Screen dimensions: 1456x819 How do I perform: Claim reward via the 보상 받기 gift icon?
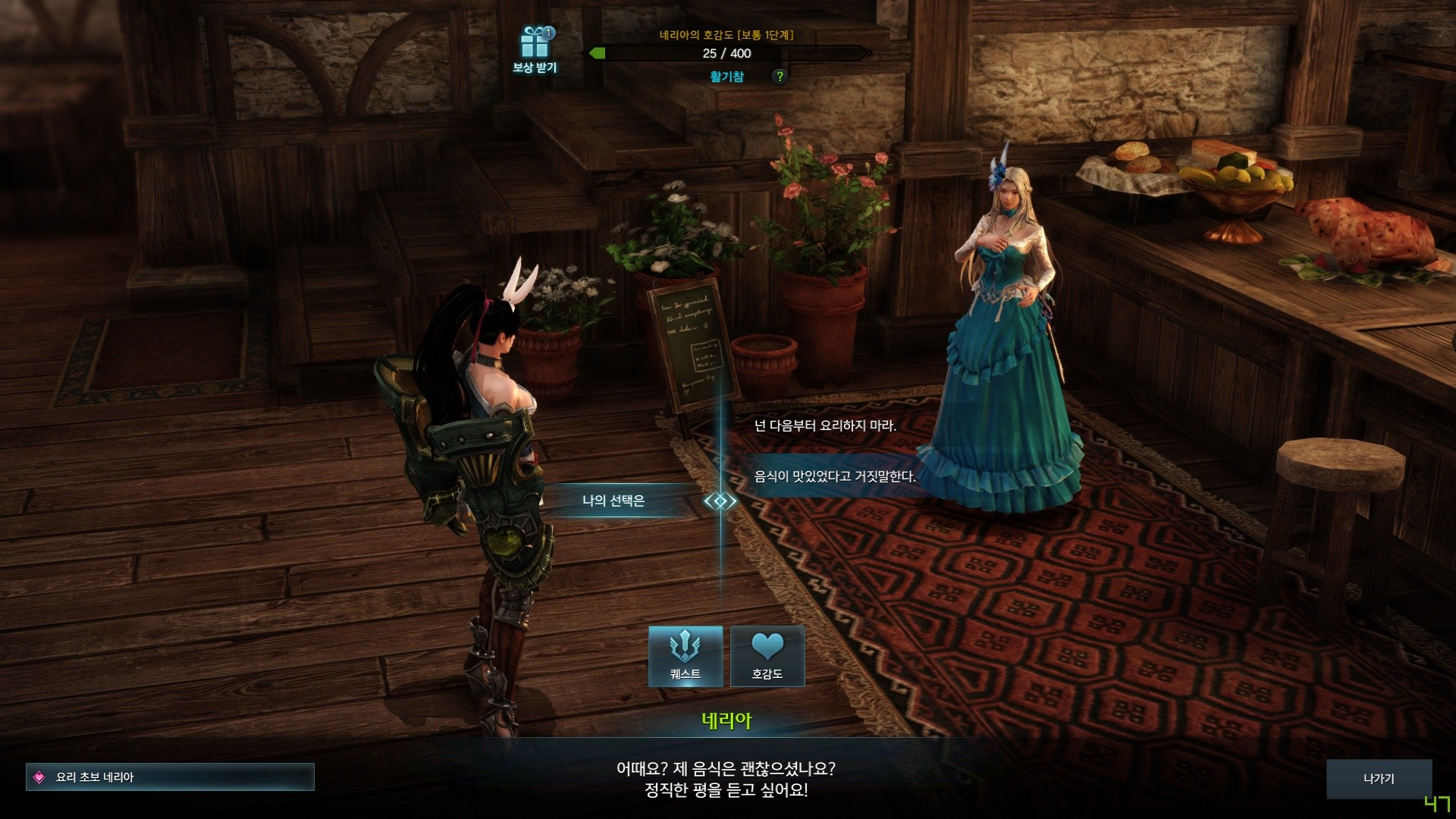pos(535,45)
